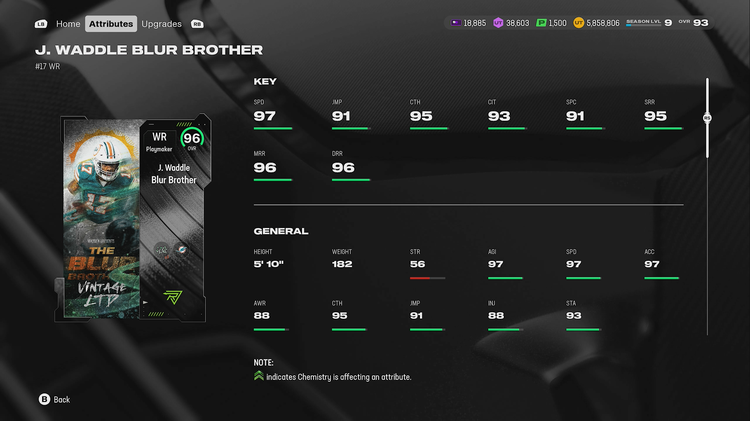Viewport: 750px width, 421px height.
Task: Select the Attributes tab
Action: [x=110, y=23]
